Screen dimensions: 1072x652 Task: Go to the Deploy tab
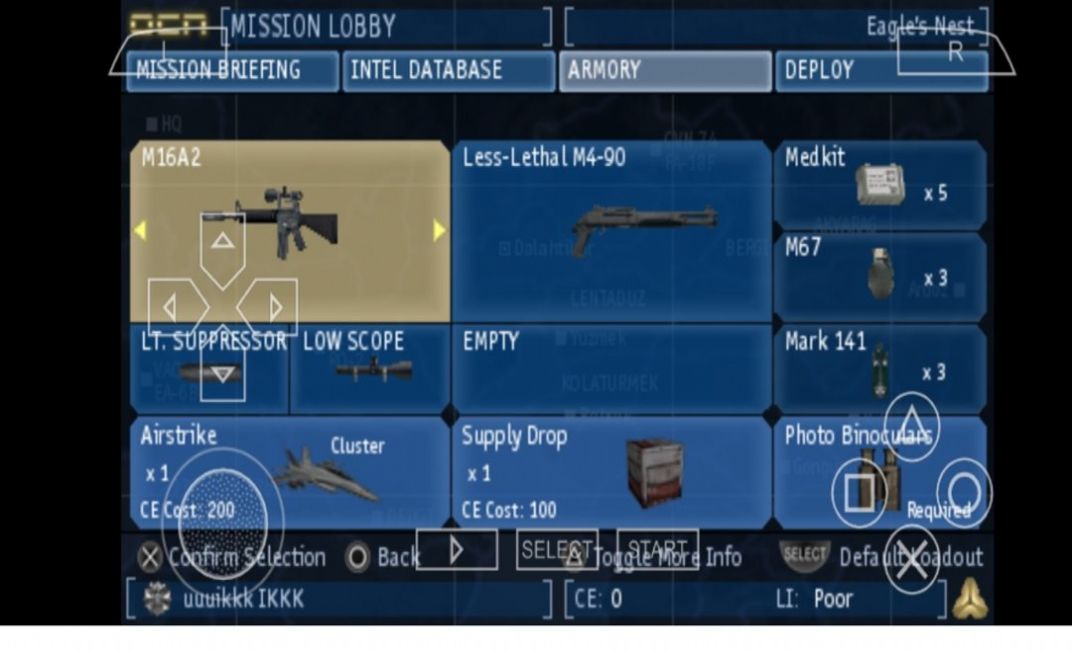pos(880,71)
